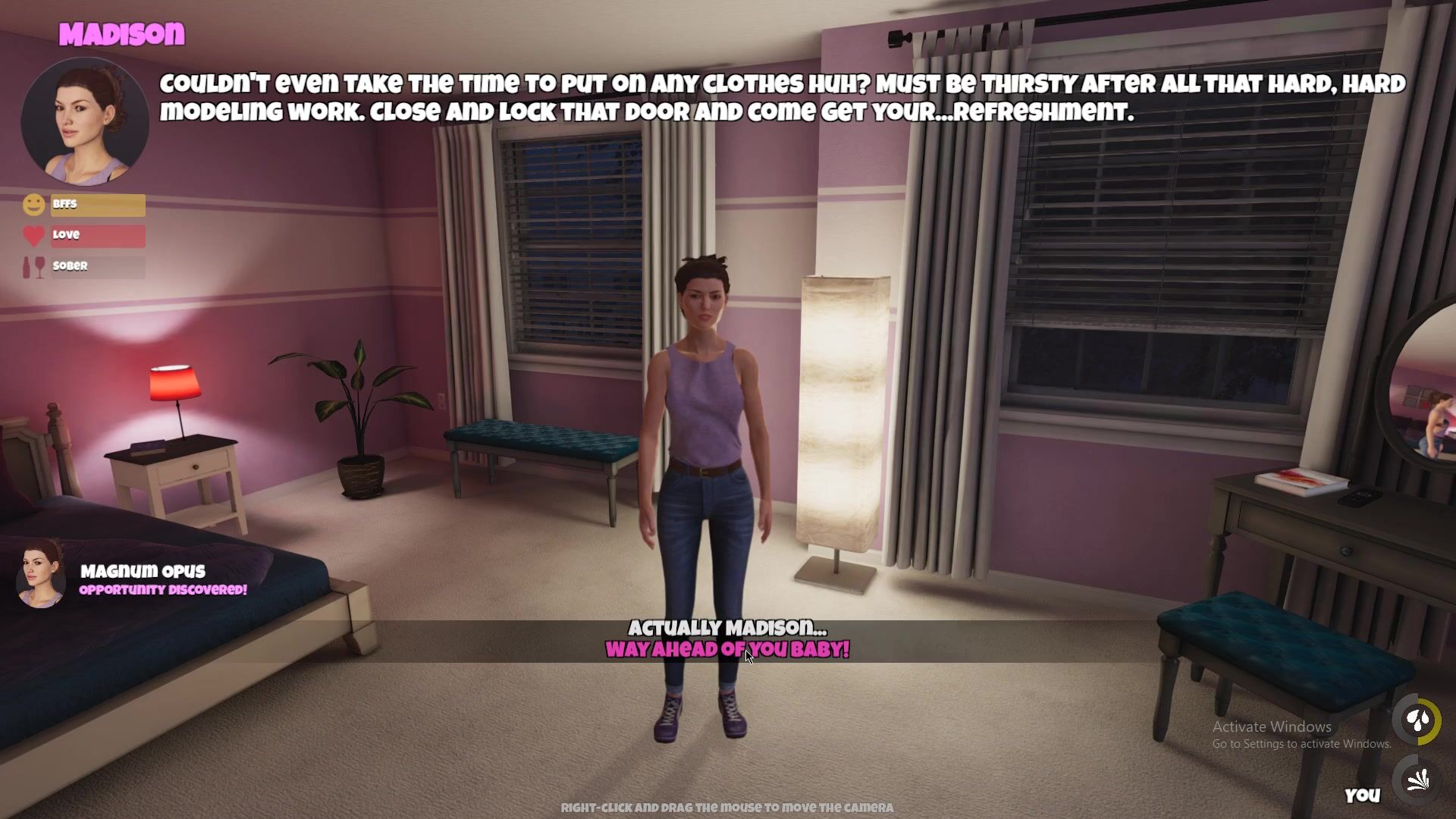Click the splash icon beside YOU
Viewport: 1456px width, 819px height.
click(1417, 780)
